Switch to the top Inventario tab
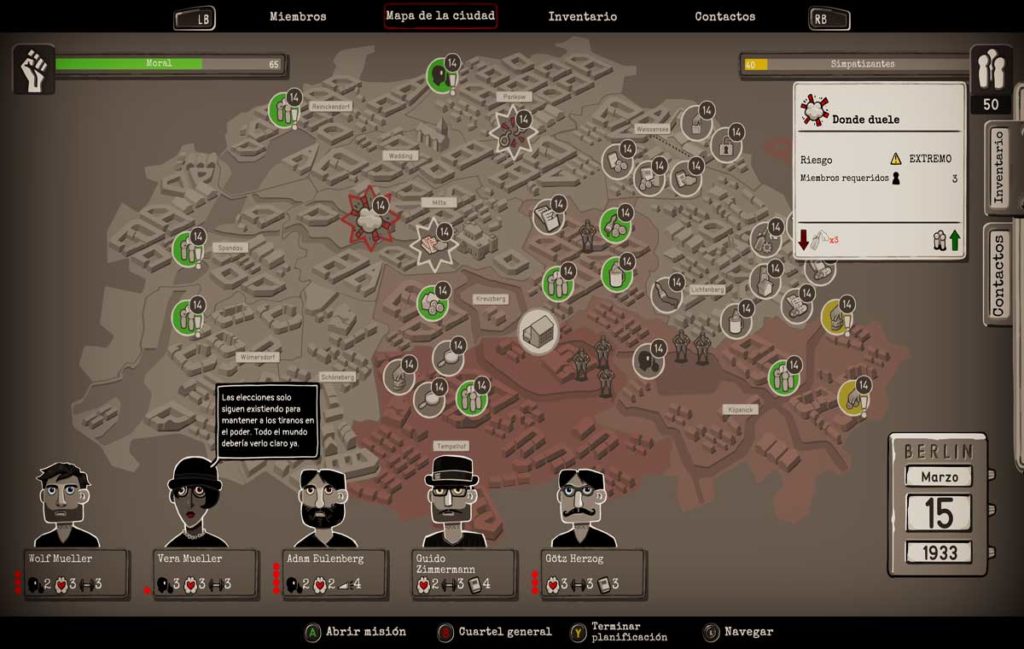This screenshot has height=649, width=1024. click(582, 16)
